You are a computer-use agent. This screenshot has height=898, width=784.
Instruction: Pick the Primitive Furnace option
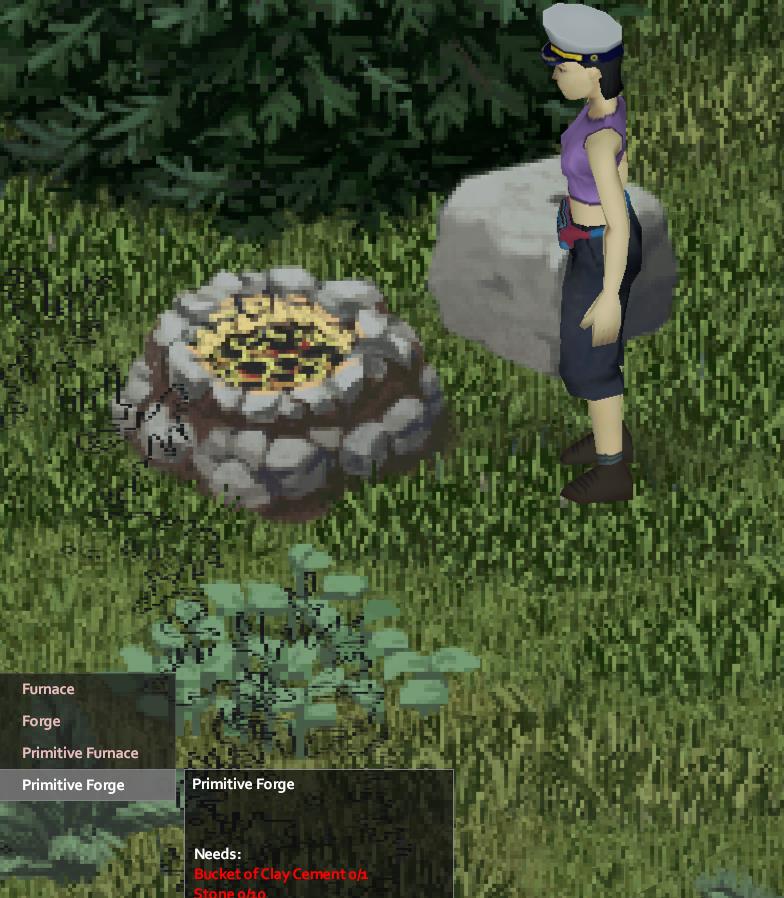click(x=80, y=753)
